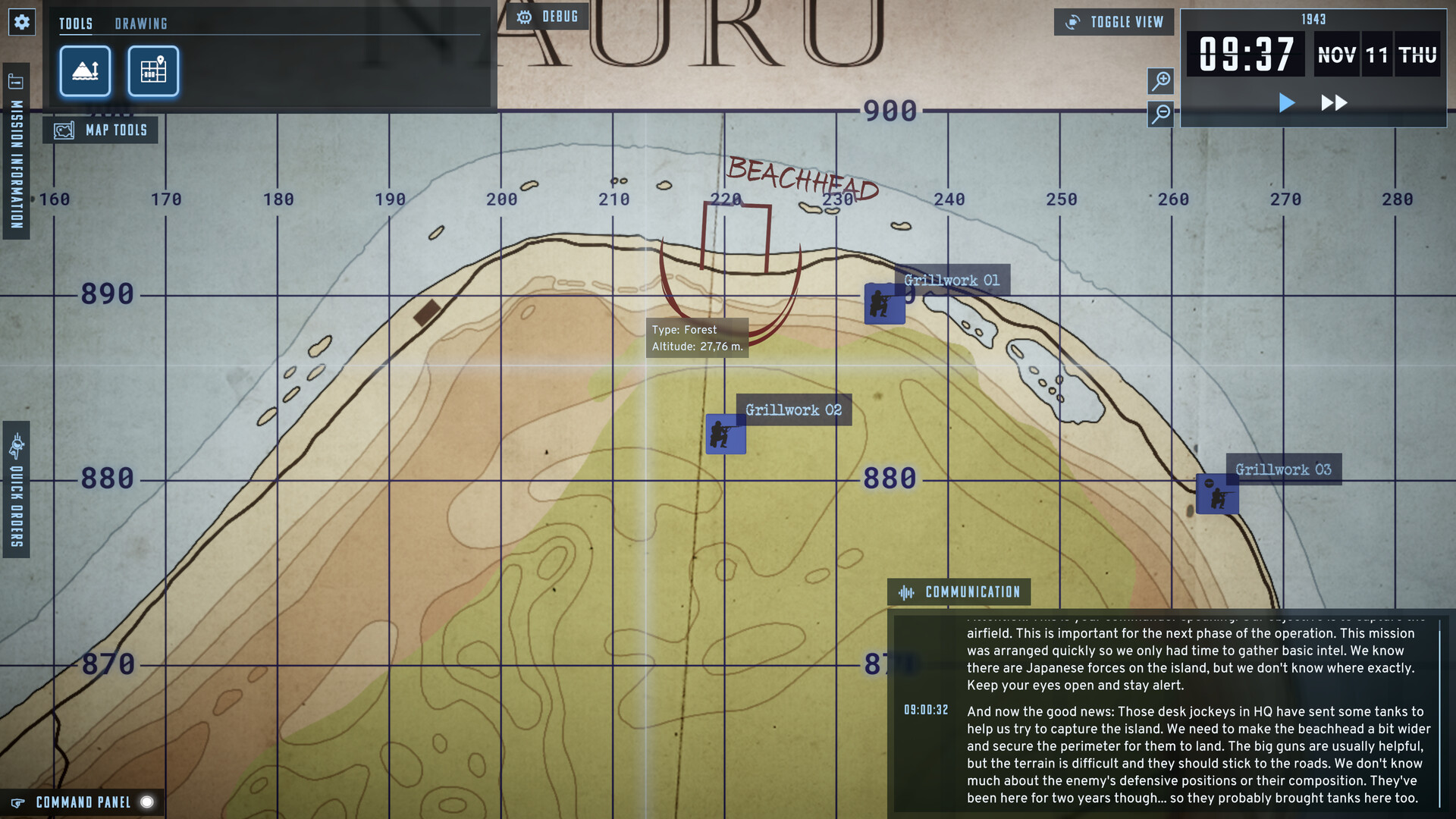Open the settings gear icon

(x=22, y=22)
